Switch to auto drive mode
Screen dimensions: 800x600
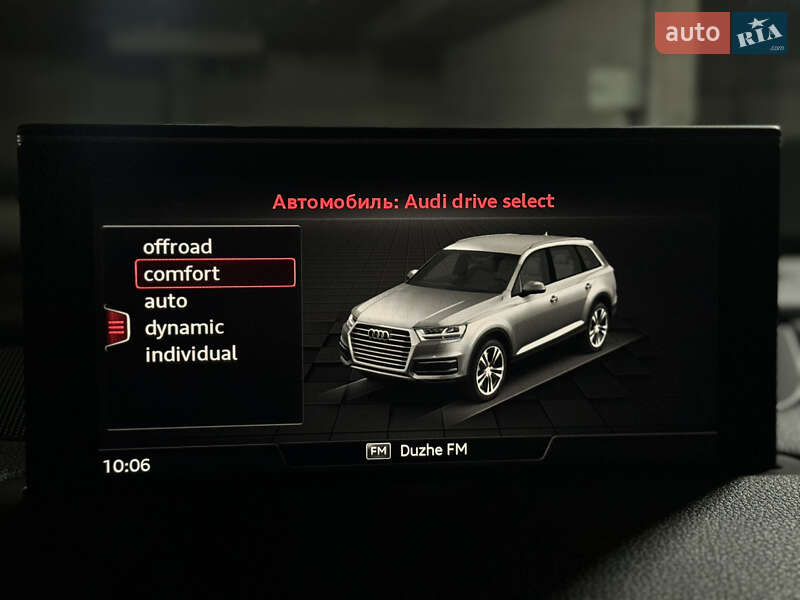(x=166, y=300)
